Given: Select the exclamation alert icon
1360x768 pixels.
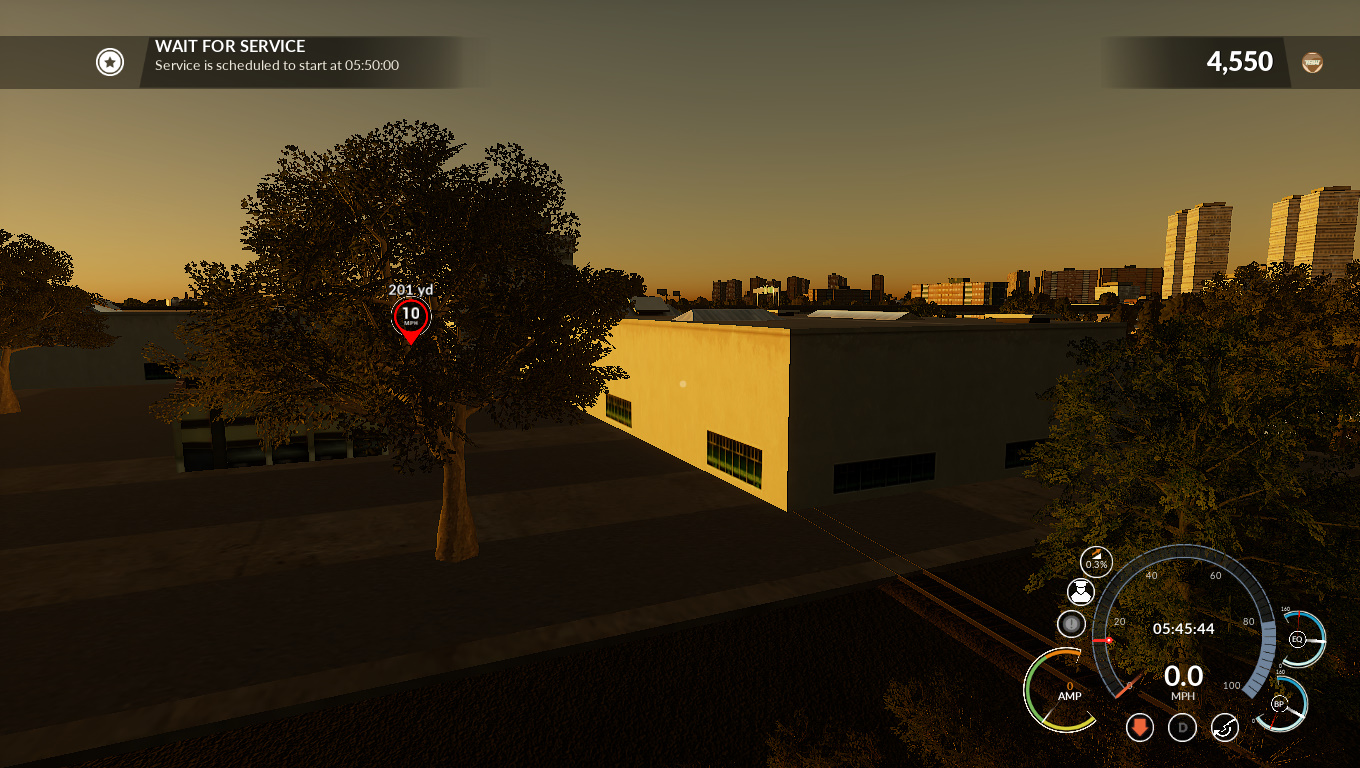Looking at the screenshot, I should 1071,625.
